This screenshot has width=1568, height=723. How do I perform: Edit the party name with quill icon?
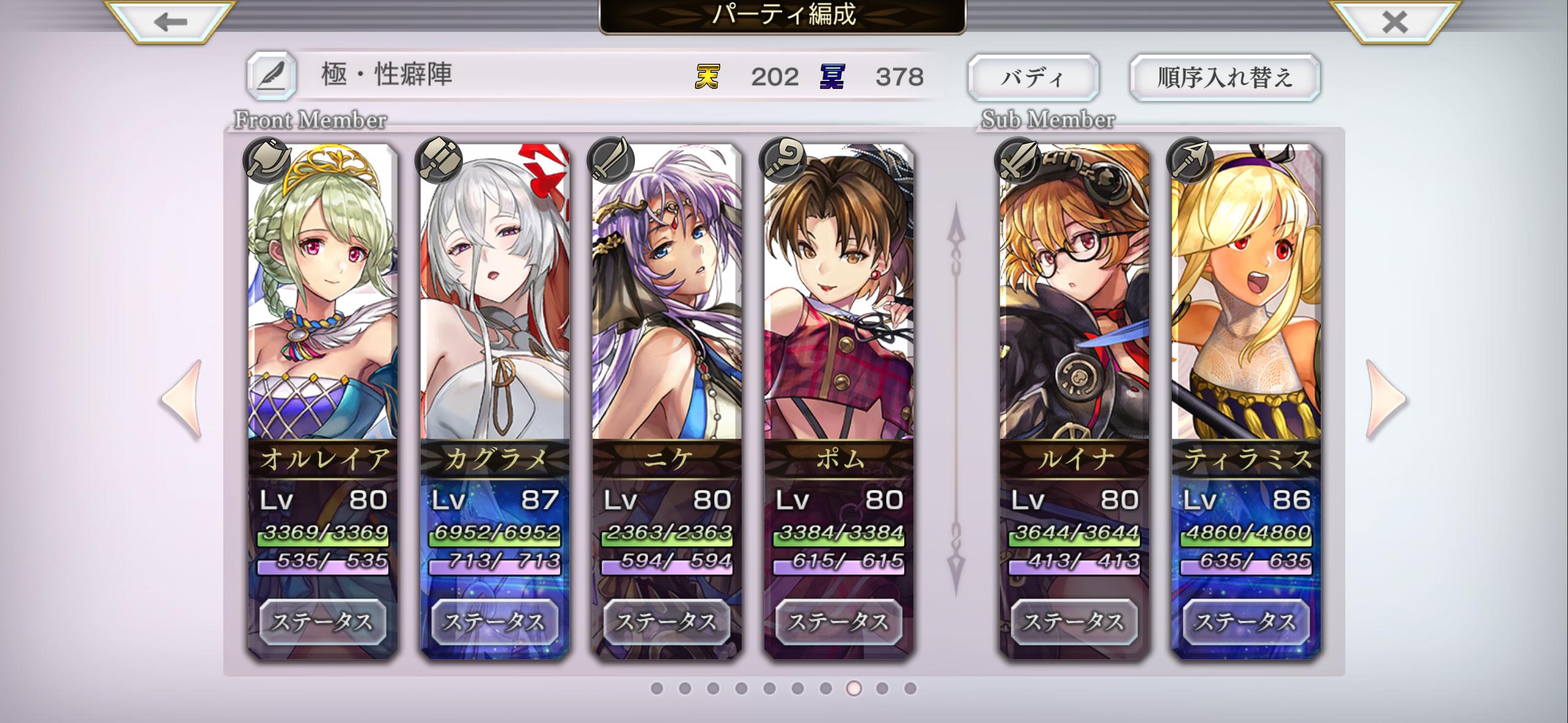point(272,77)
